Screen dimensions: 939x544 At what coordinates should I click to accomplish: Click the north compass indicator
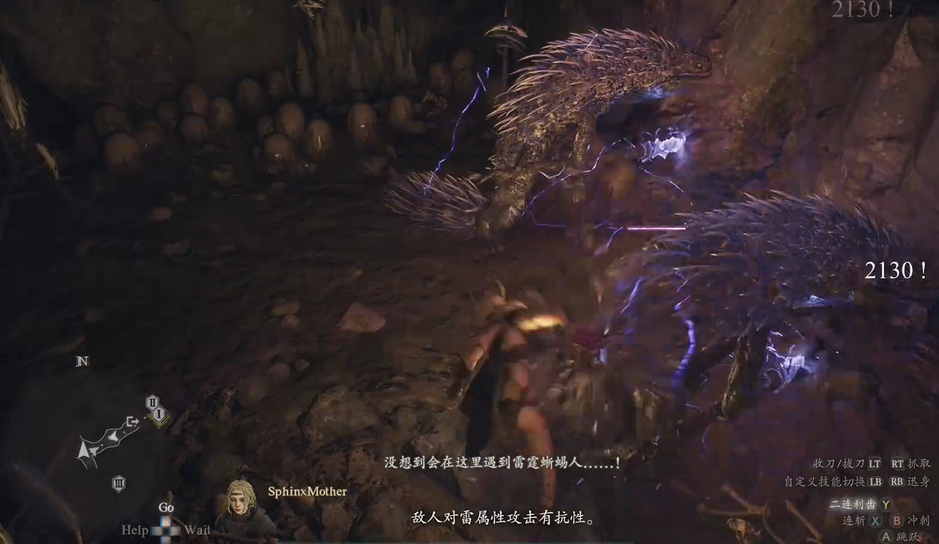tap(83, 361)
